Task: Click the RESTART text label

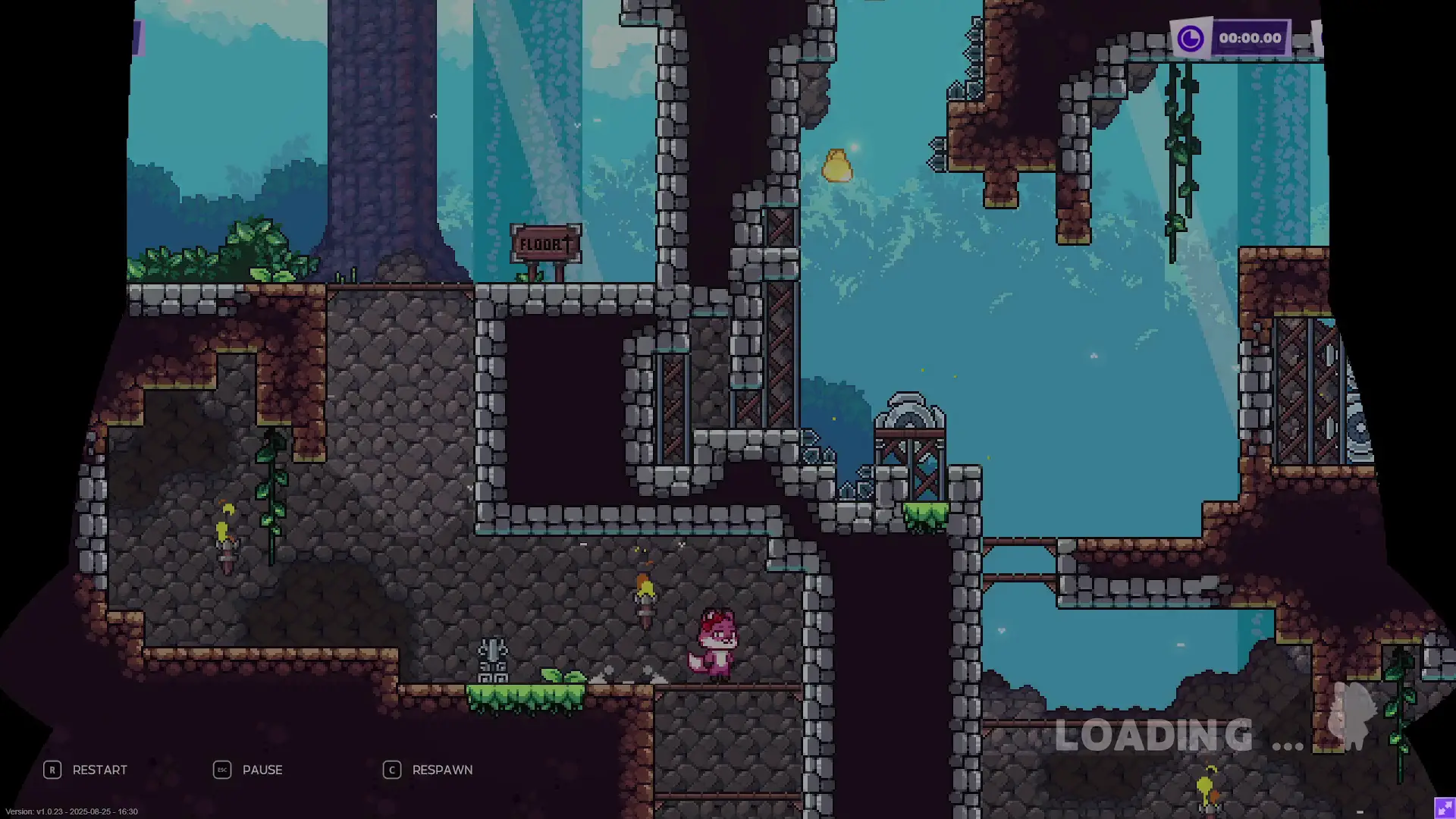Action: click(101, 770)
